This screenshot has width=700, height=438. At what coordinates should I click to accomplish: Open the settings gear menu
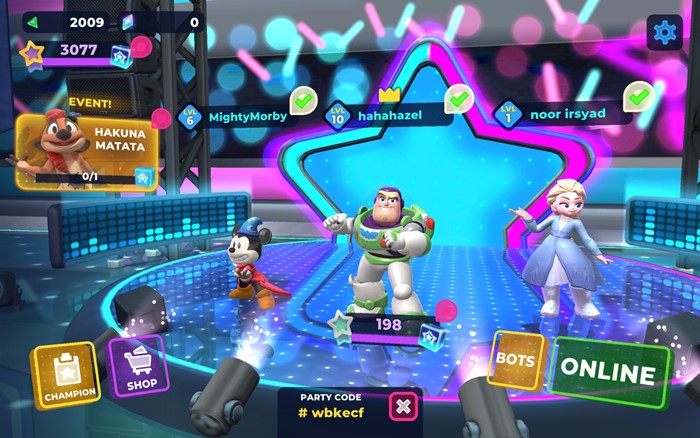tap(664, 32)
